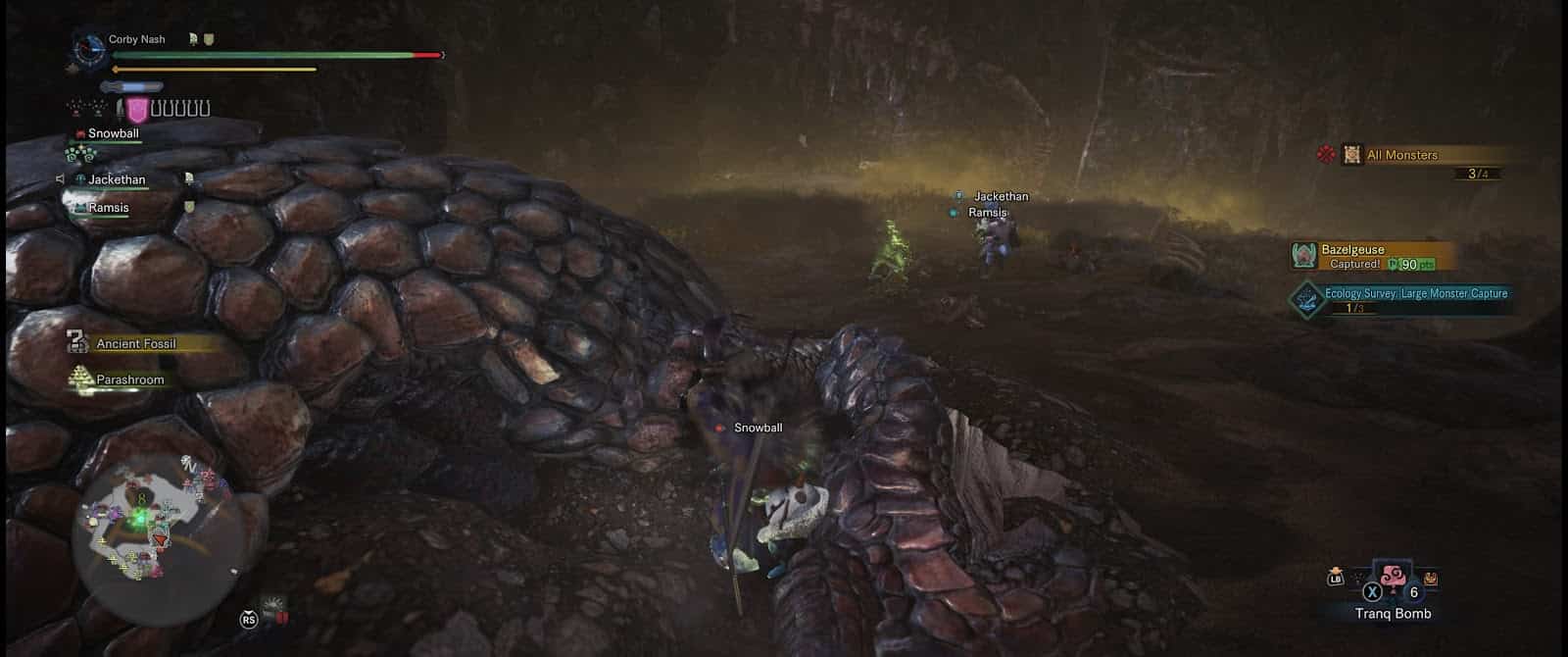Select Jackethan in the party list
The image size is (1568, 657).
coord(117,180)
